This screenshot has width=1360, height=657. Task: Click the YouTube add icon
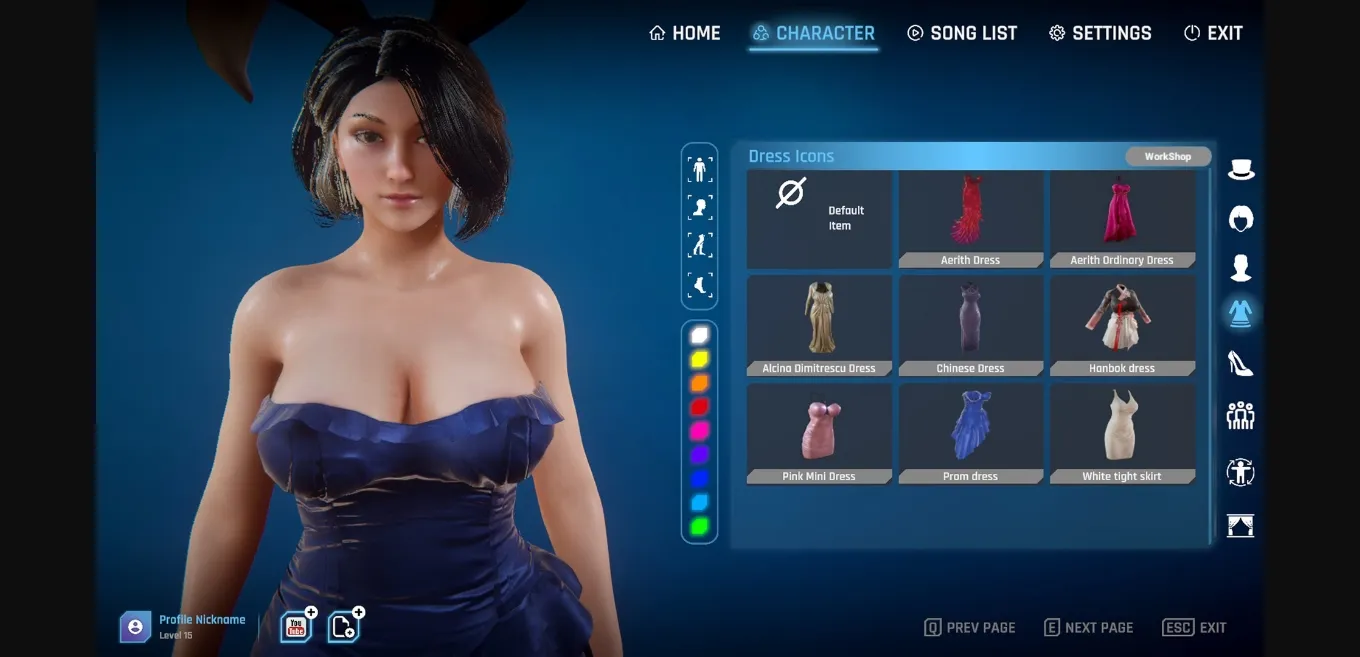pos(297,627)
